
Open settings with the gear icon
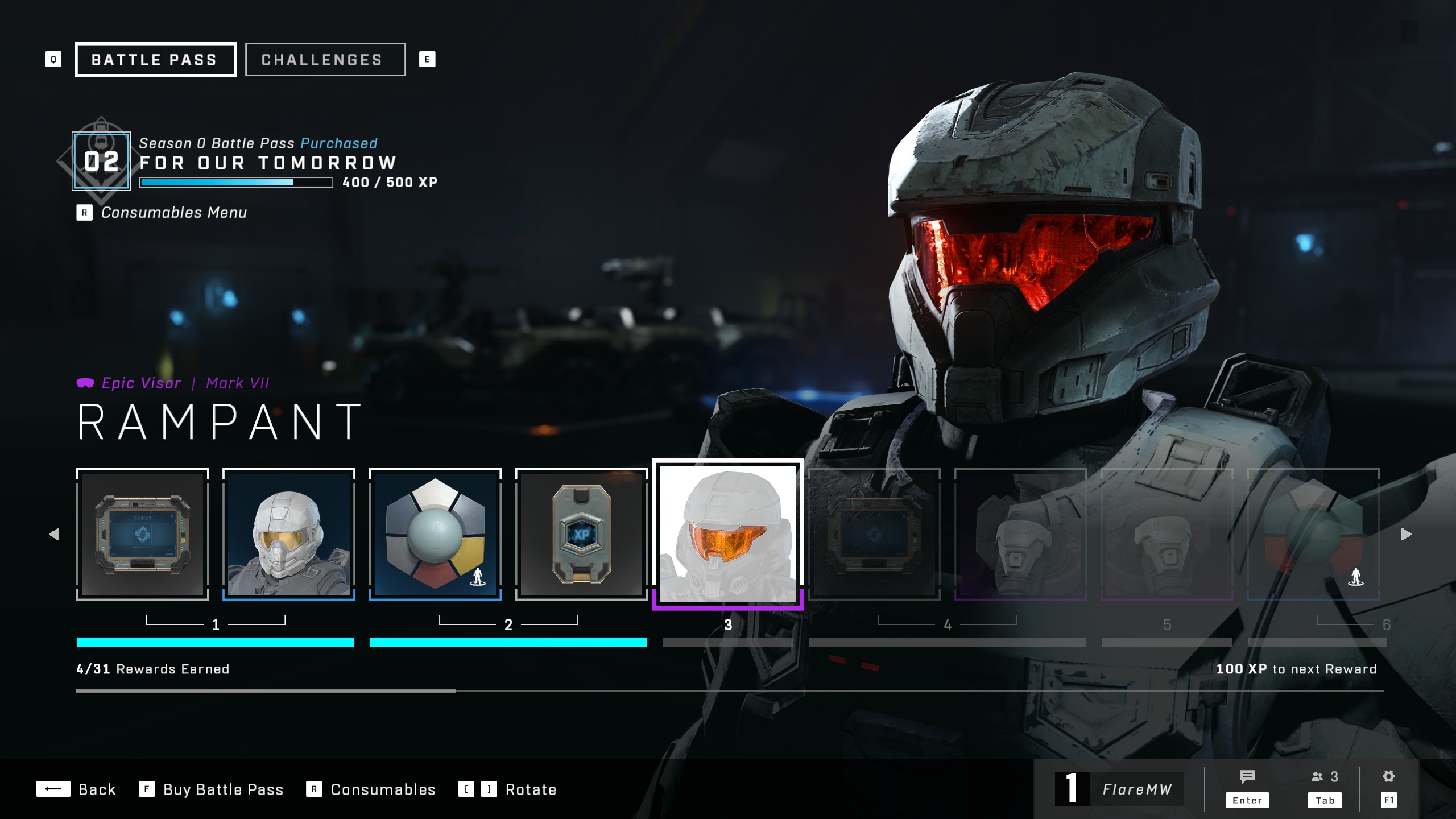click(x=1388, y=777)
